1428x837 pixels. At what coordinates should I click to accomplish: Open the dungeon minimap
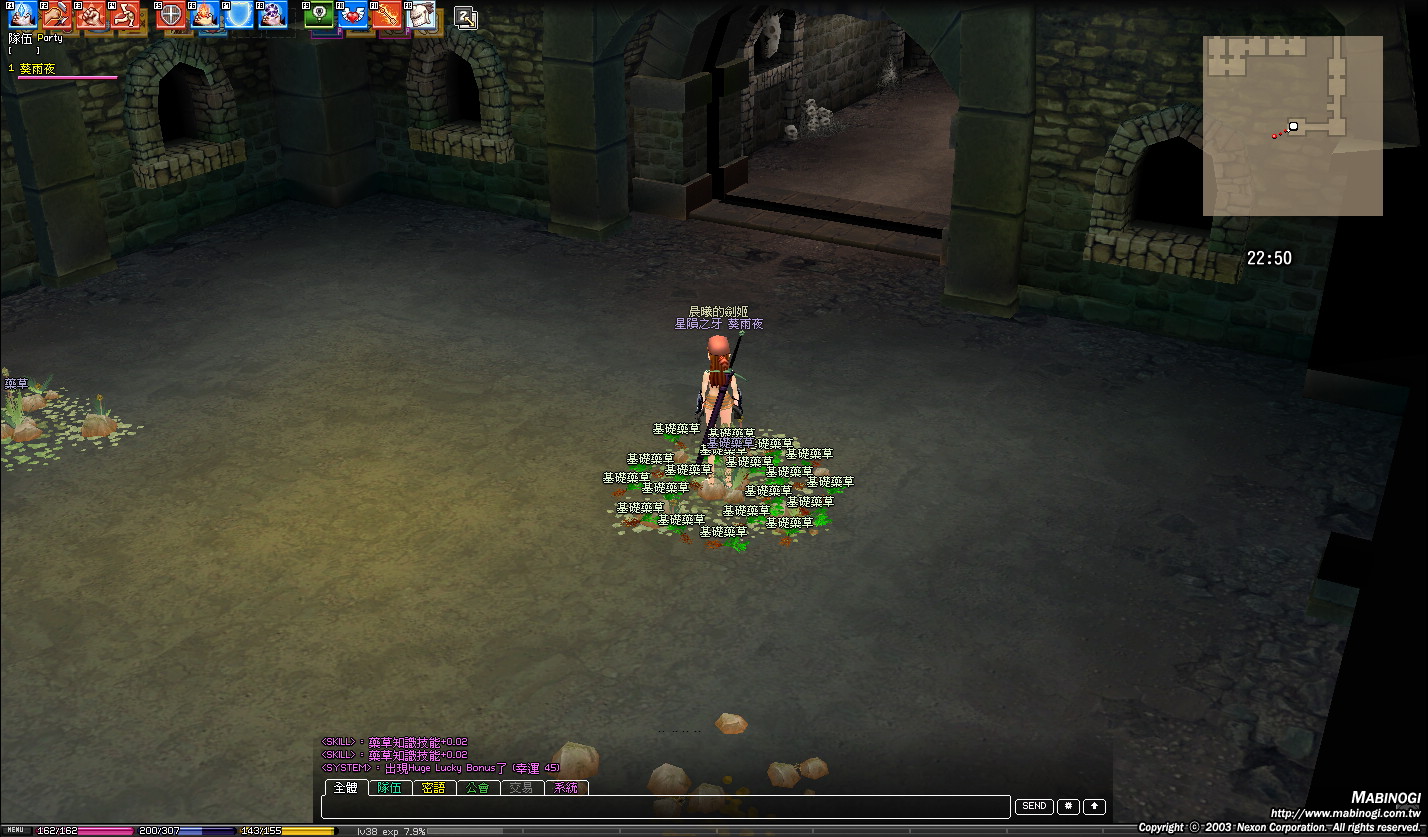click(x=1292, y=125)
